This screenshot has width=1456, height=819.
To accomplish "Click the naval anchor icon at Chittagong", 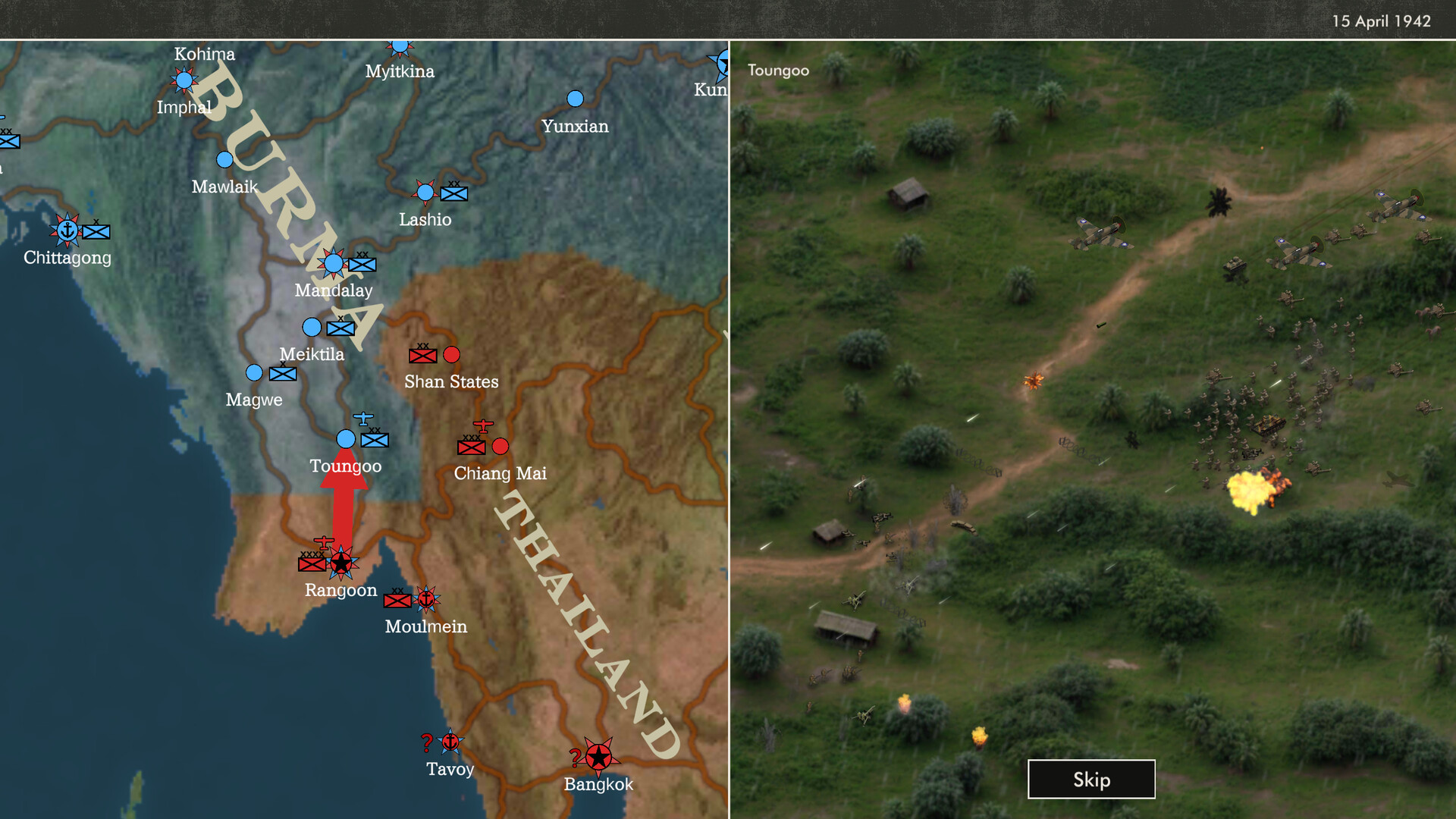I will pos(69,232).
